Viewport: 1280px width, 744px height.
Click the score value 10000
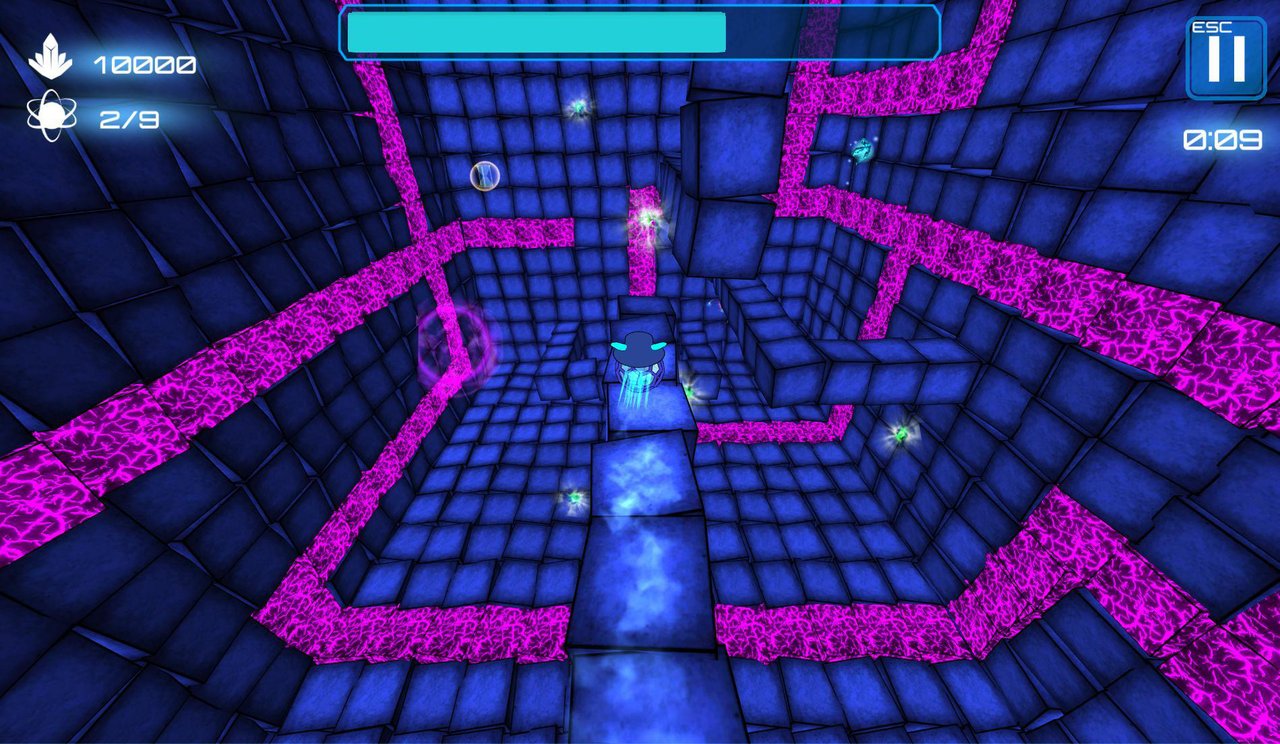144,65
